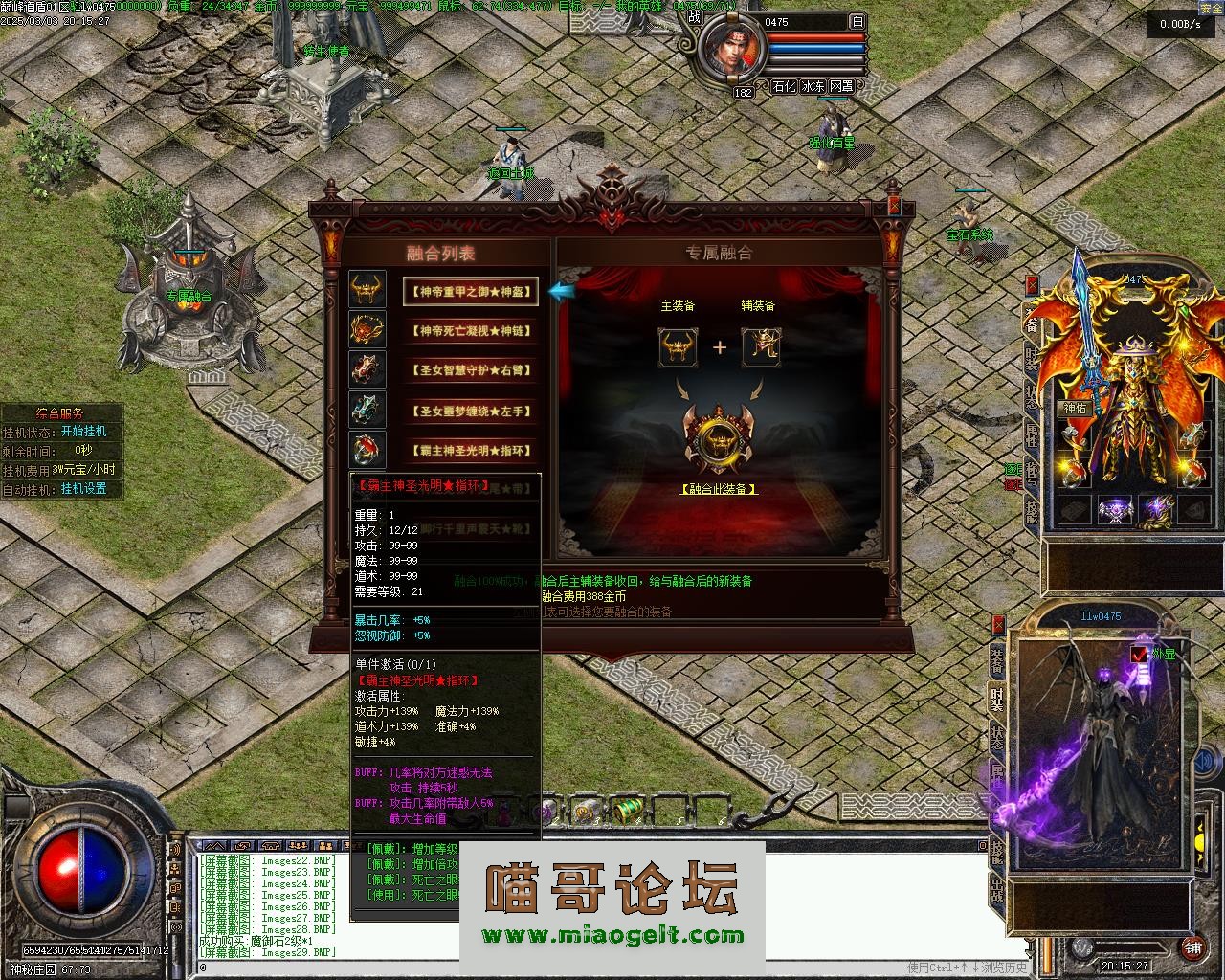Screen dimensions: 1225x980
Task: Open the 安全 button in top corner
Action: click(x=1210, y=7)
